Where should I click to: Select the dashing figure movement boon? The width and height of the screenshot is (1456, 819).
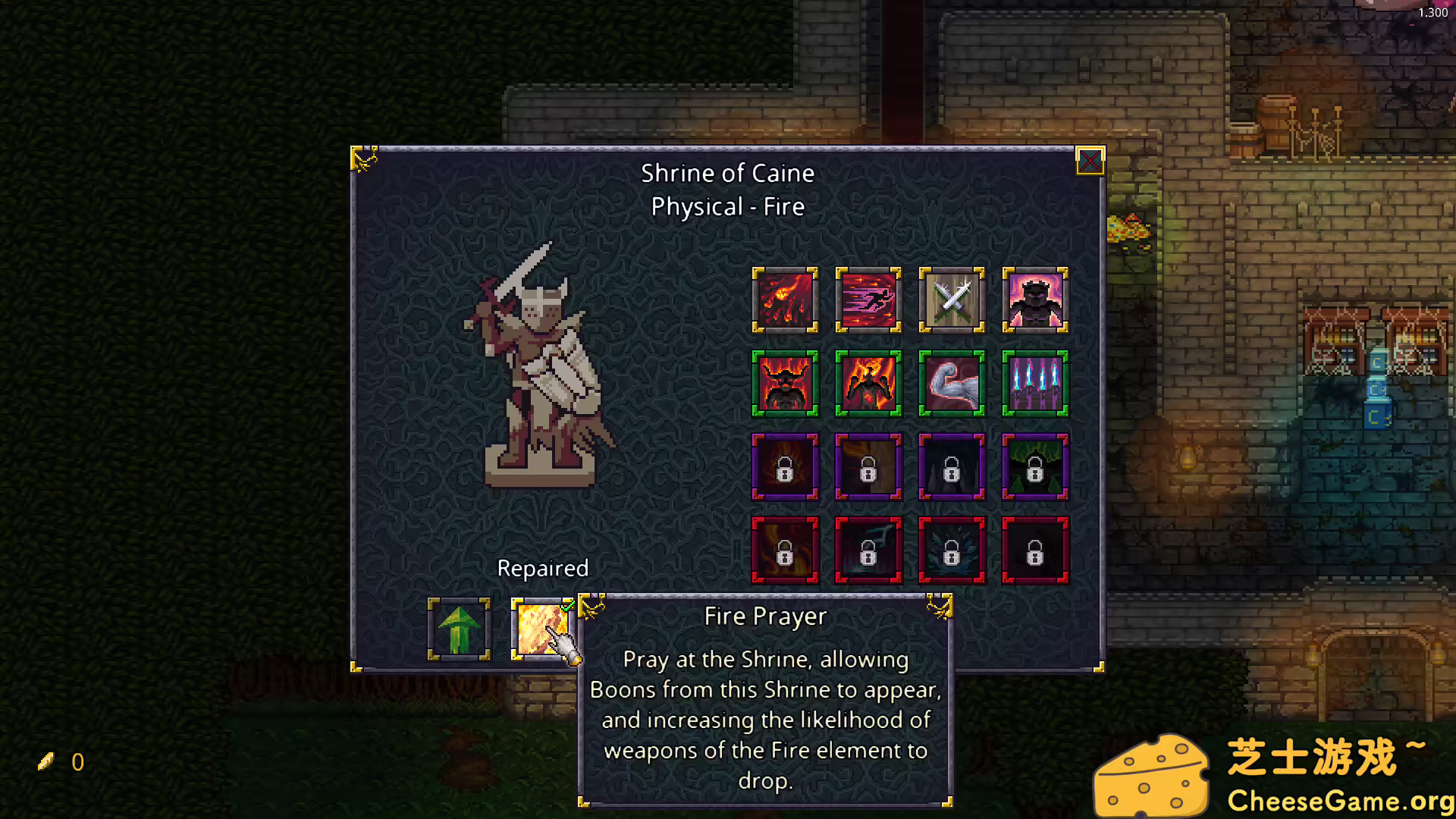click(868, 300)
